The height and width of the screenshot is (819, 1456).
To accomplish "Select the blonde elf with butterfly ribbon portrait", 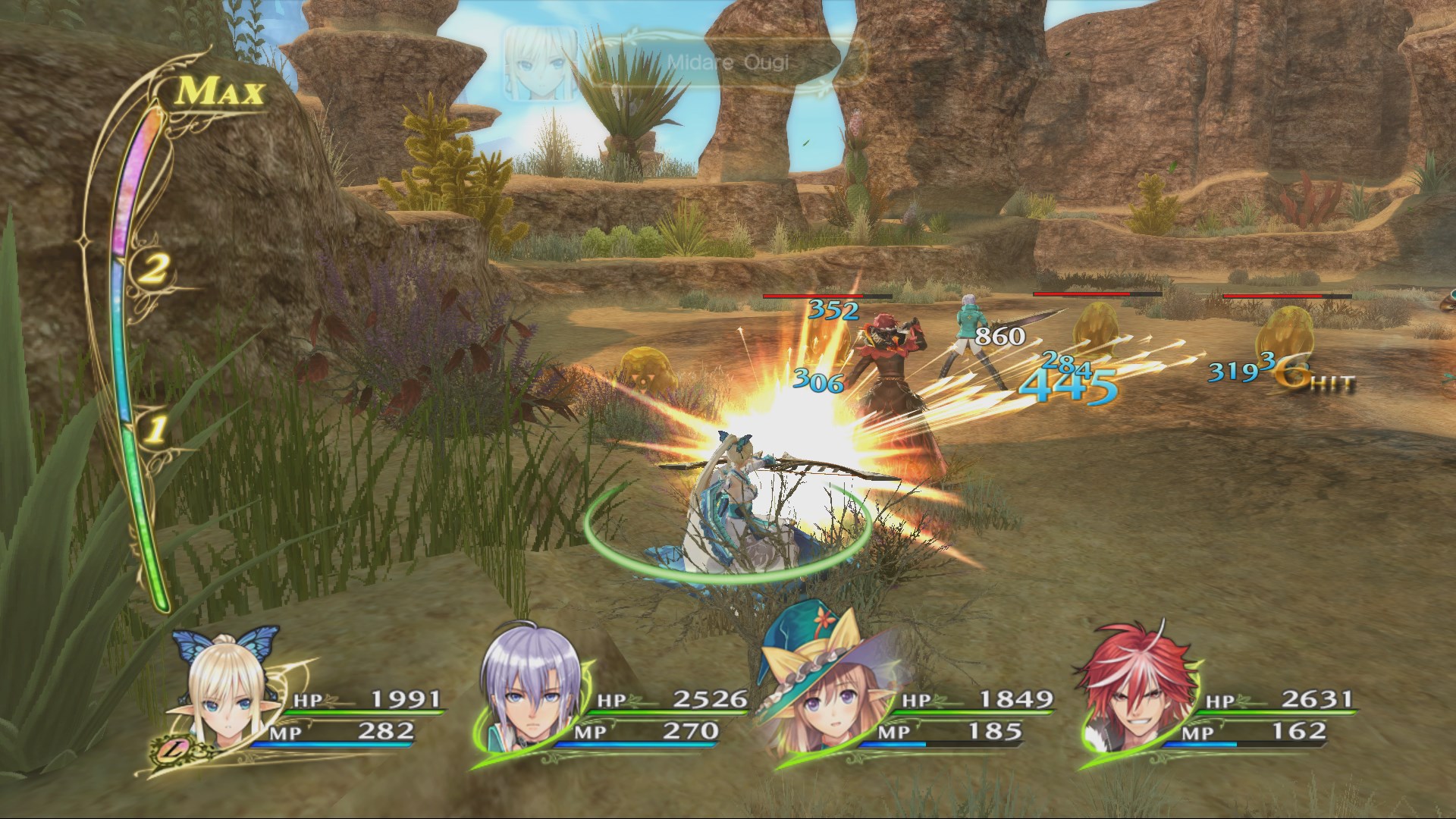I will pyautogui.click(x=227, y=698).
